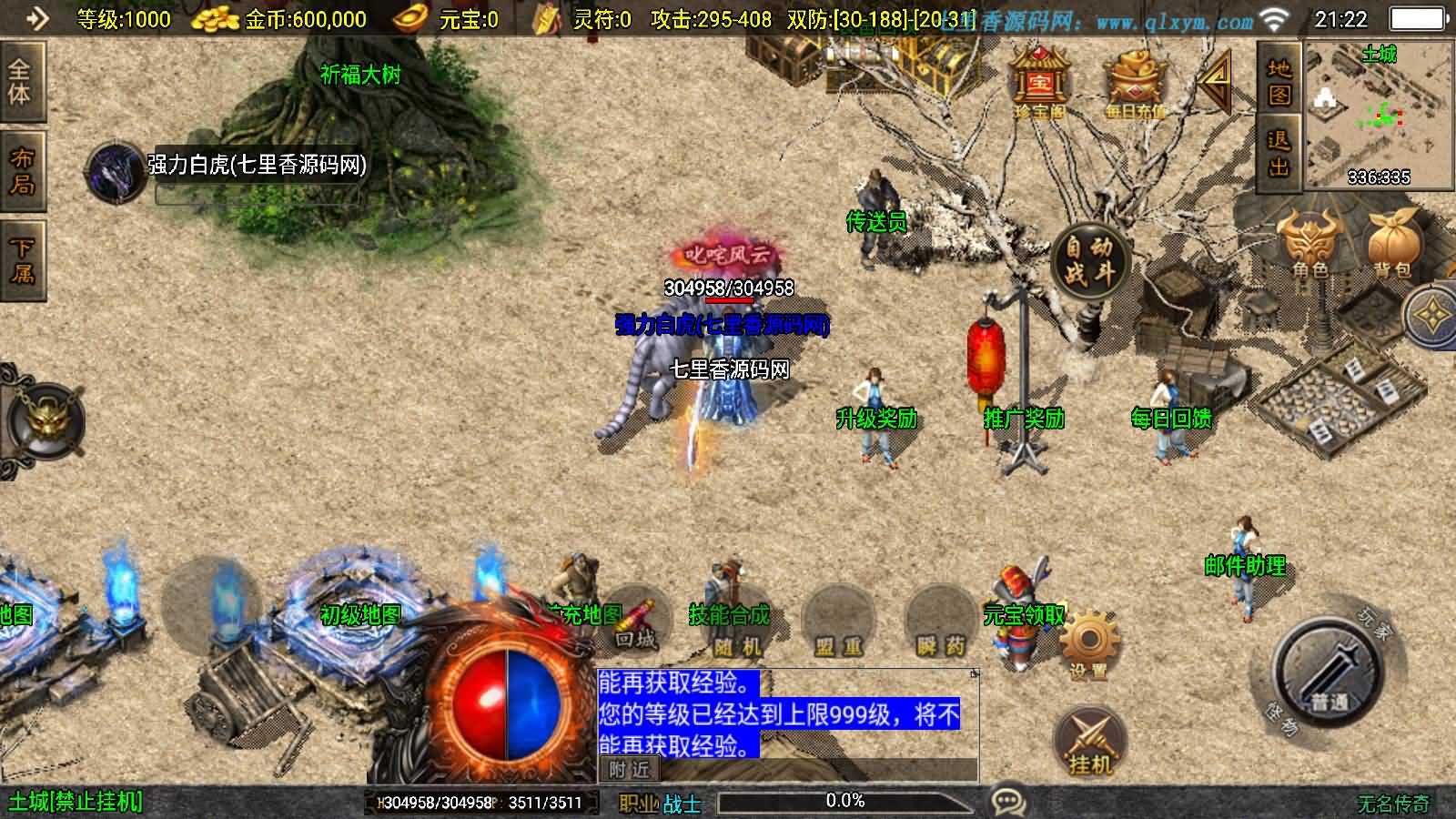Tap the 挂机 crossed-swords icon

[1088, 735]
